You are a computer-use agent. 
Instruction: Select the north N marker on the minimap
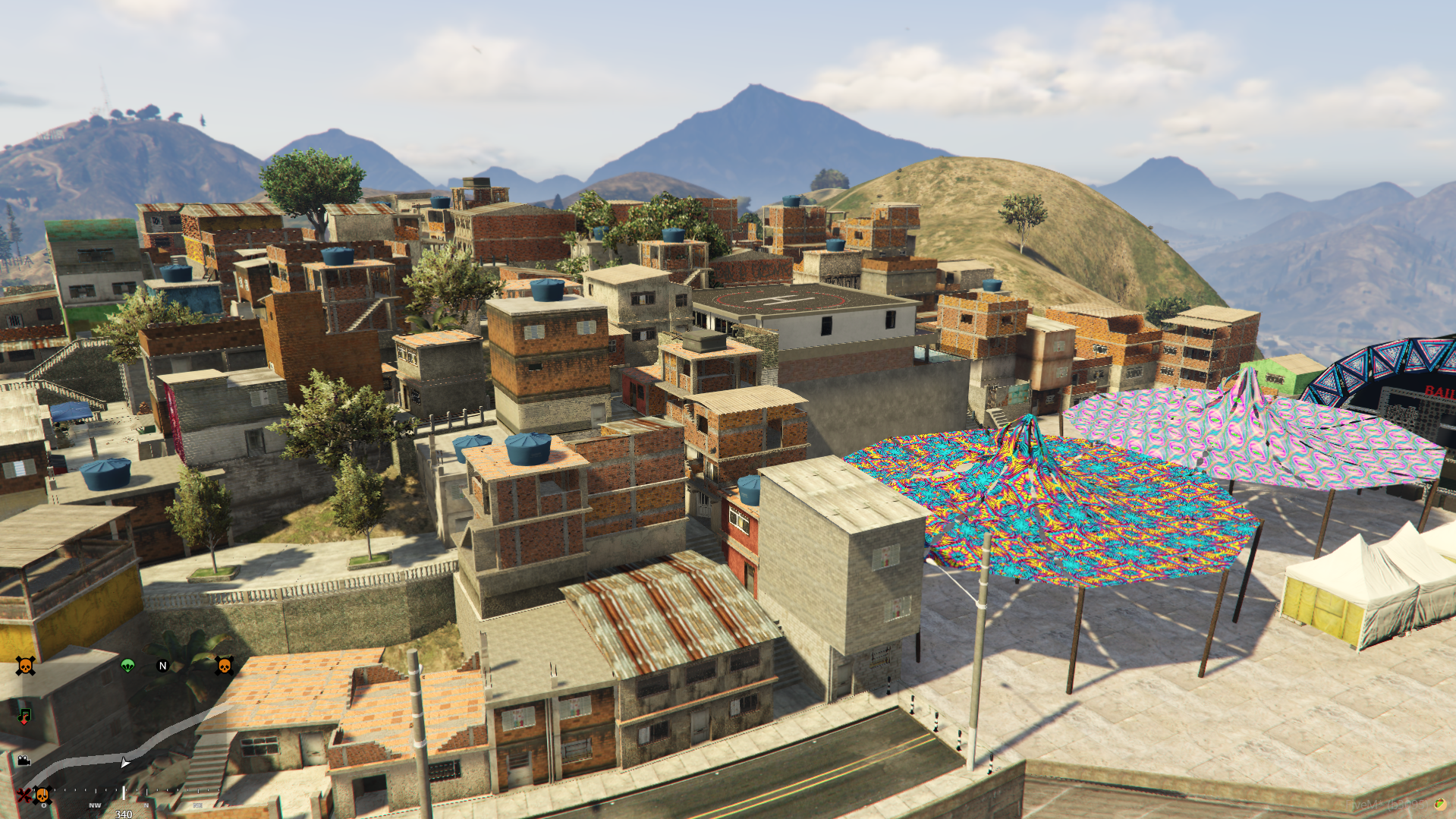point(162,666)
